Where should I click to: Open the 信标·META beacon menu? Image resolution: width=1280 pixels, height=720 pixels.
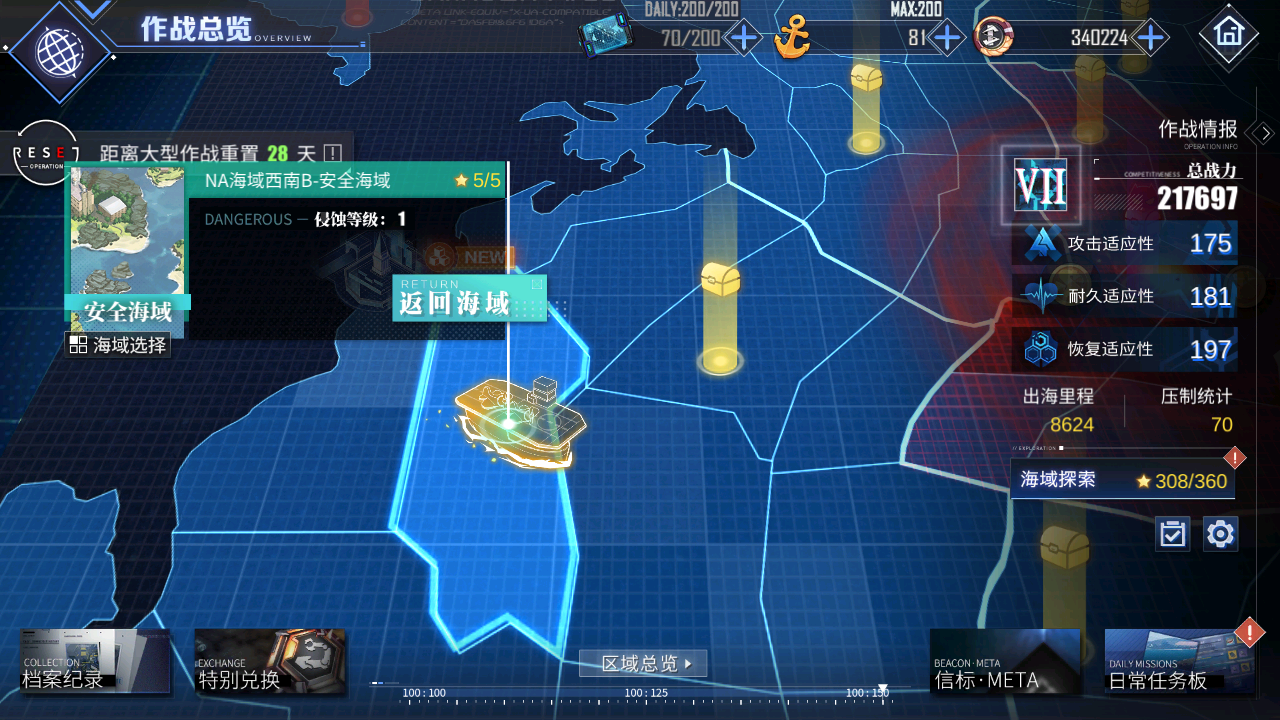(x=1004, y=661)
